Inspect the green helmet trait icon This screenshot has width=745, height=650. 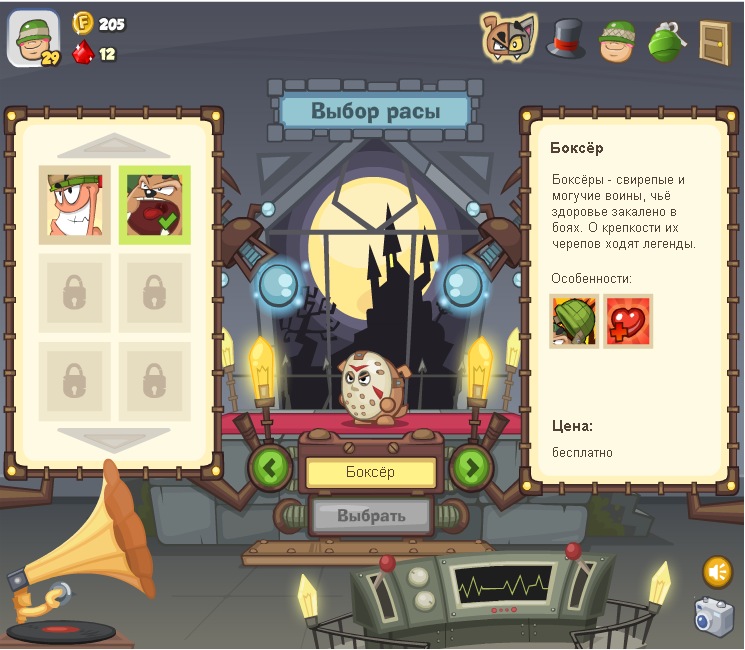tap(574, 321)
